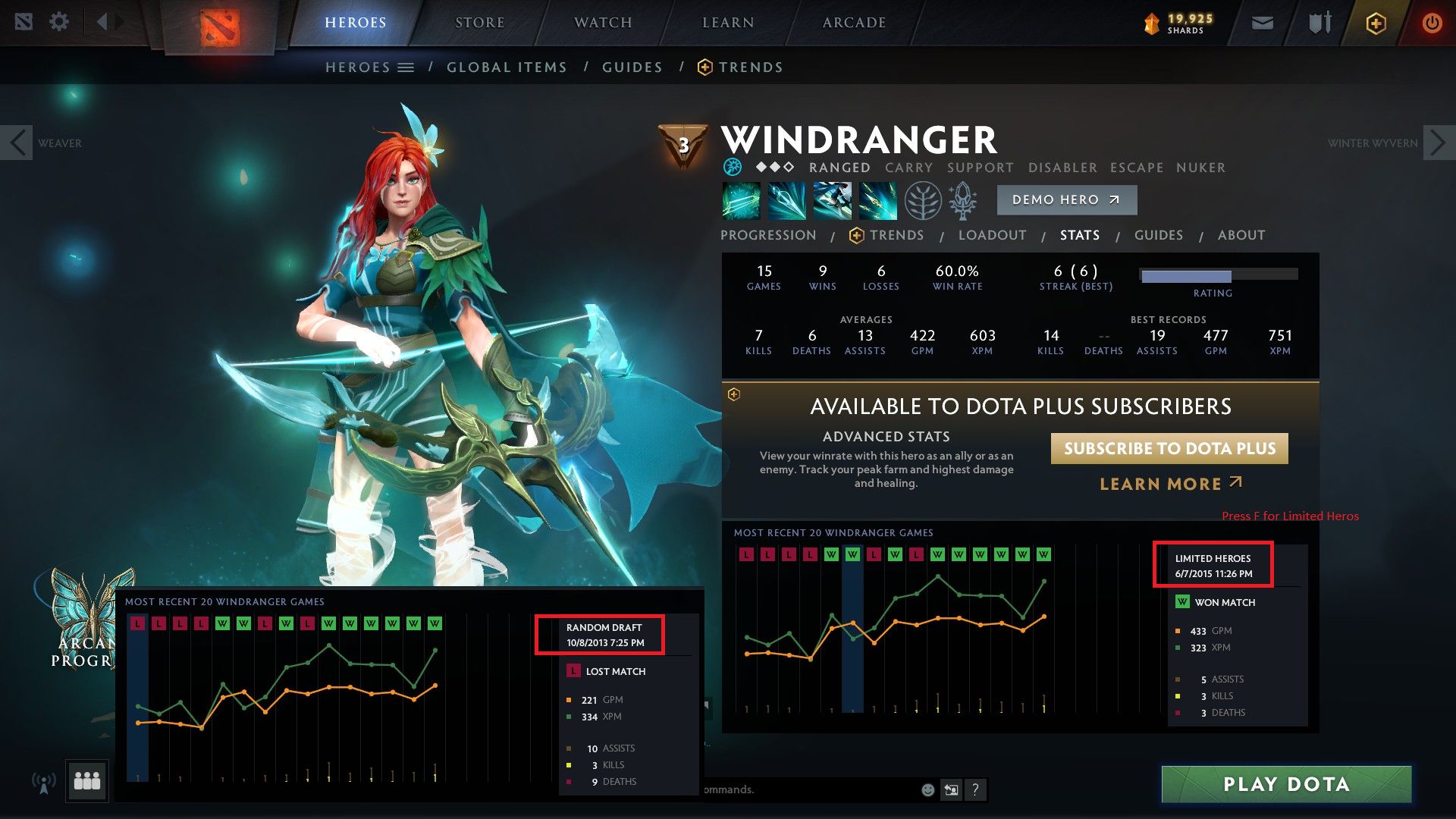
Task: Switch to the PROGRESSION tab
Action: click(x=768, y=235)
